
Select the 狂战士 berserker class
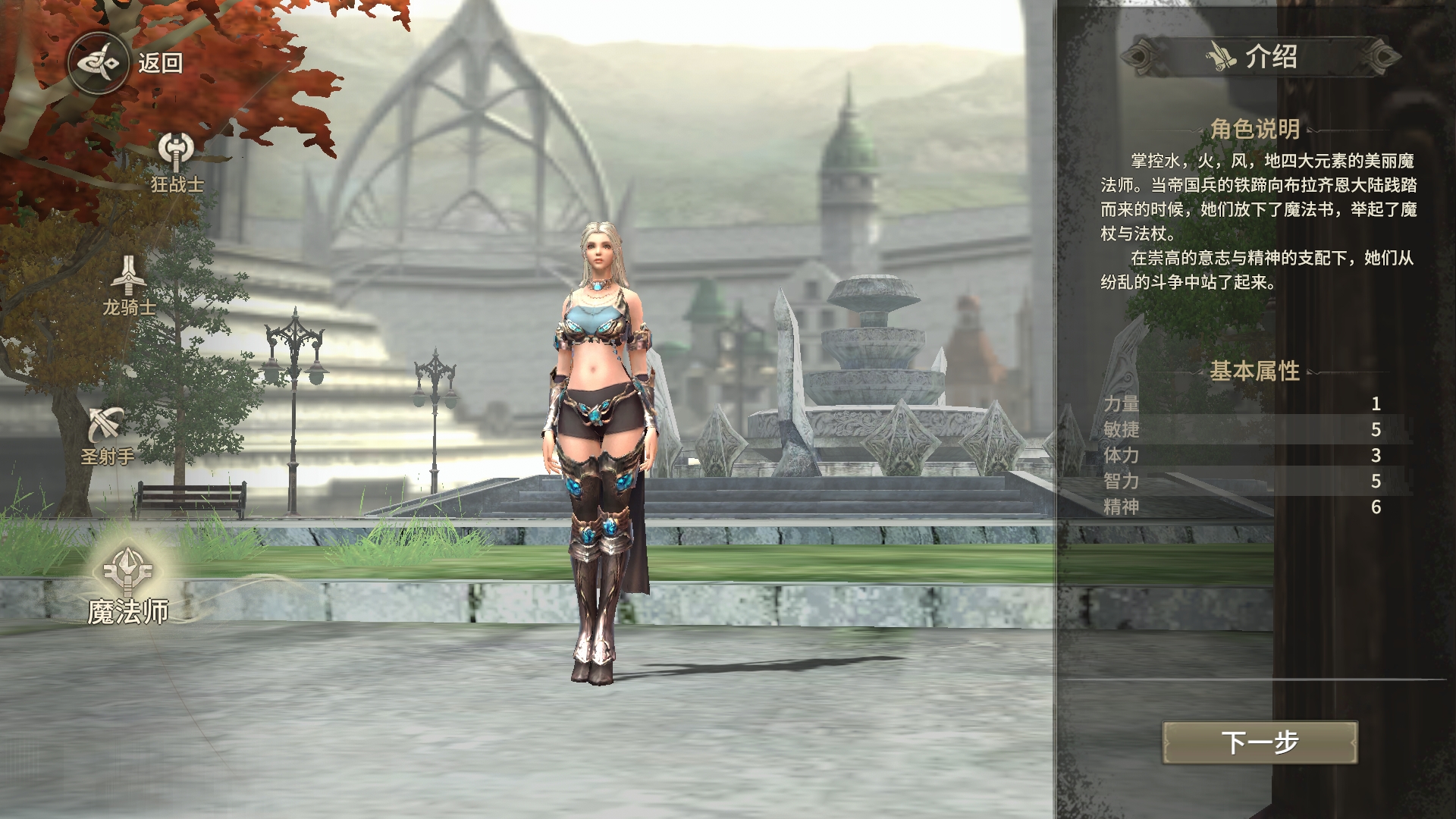[x=177, y=161]
